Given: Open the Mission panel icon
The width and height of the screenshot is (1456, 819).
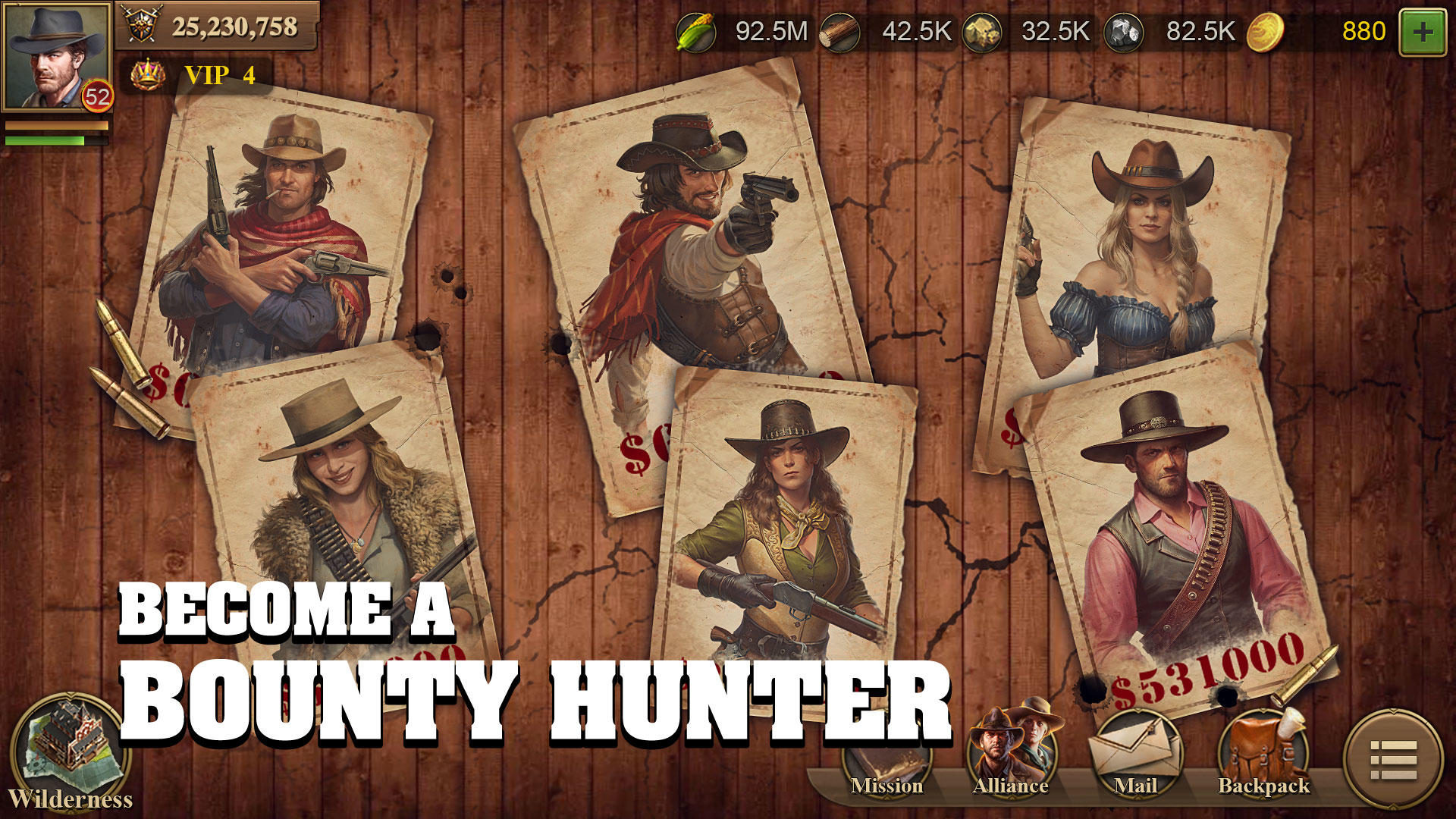Looking at the screenshot, I should [889, 755].
